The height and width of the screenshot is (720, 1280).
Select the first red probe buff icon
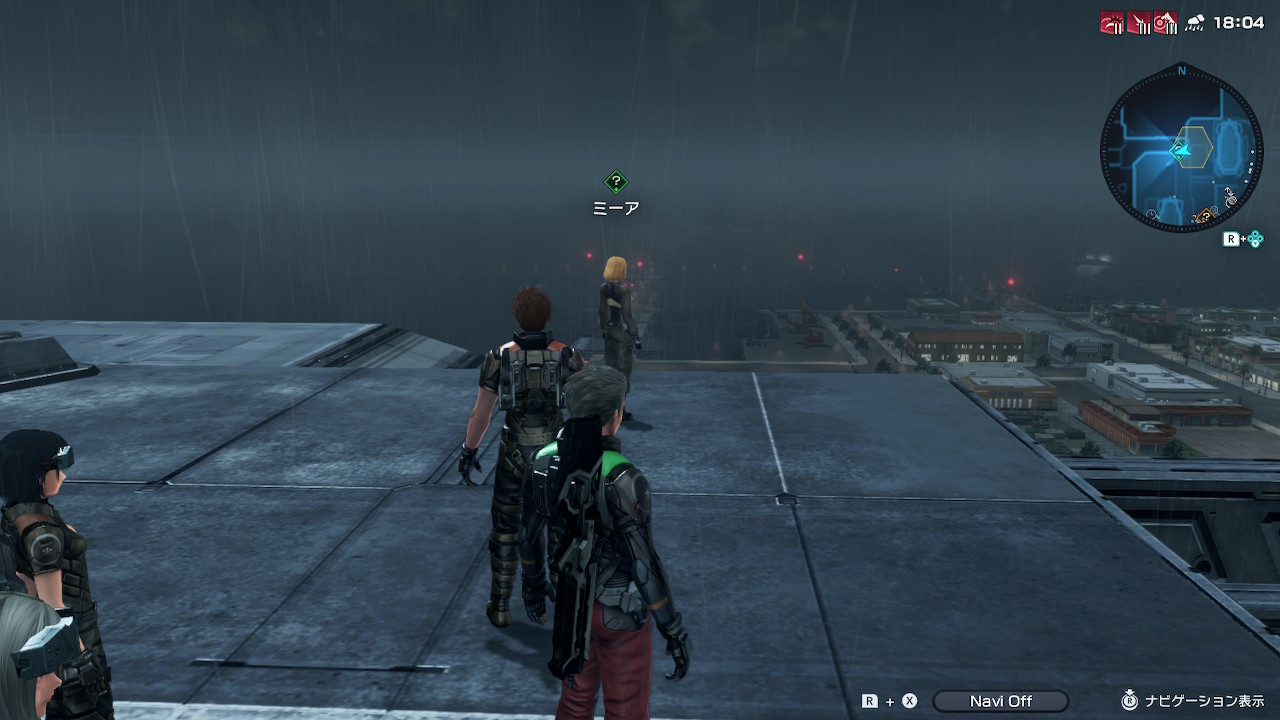click(1112, 23)
